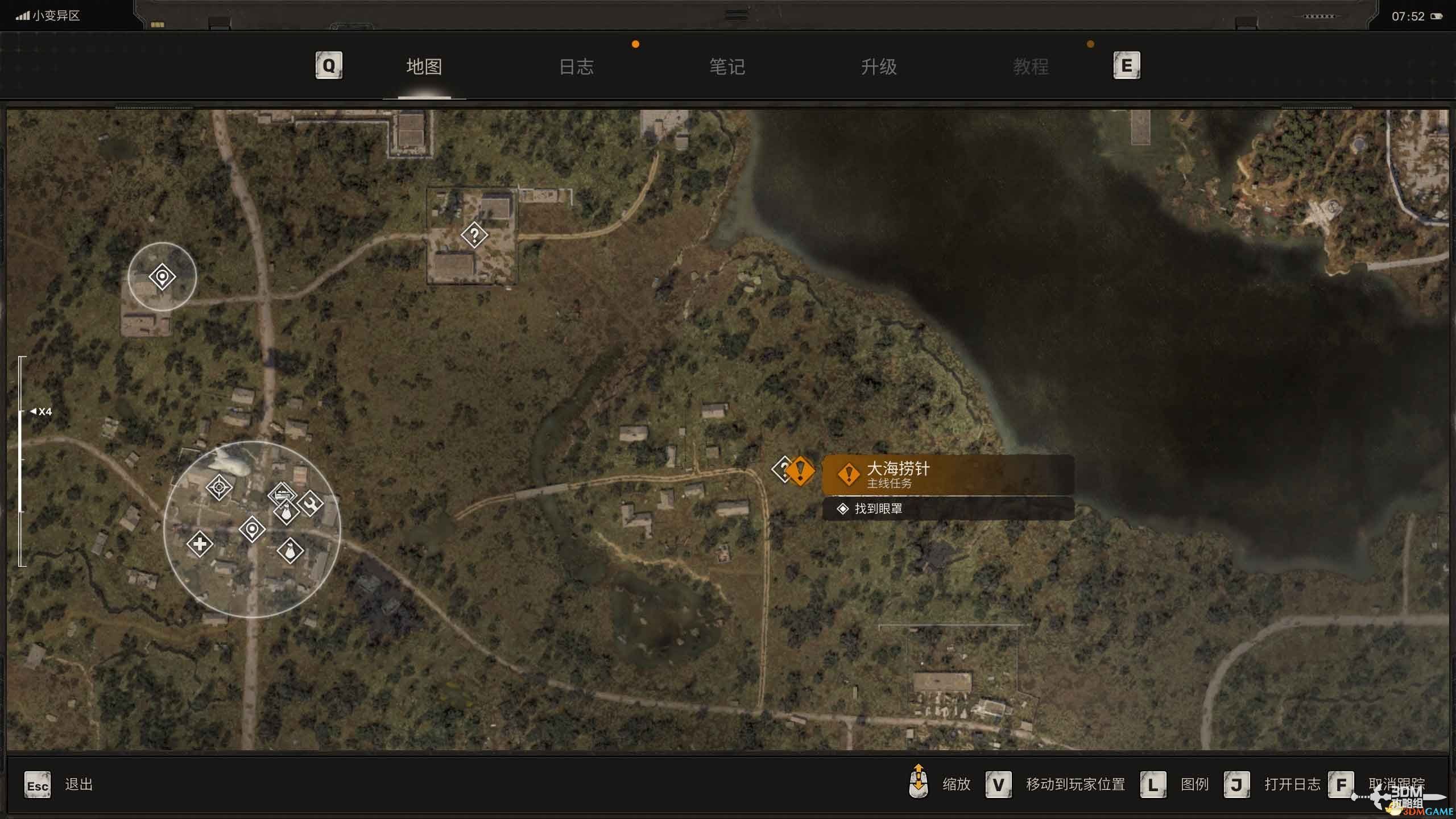The height and width of the screenshot is (819, 1456).
Task: Click the X4 map zoom scale bar
Action: 22,461
